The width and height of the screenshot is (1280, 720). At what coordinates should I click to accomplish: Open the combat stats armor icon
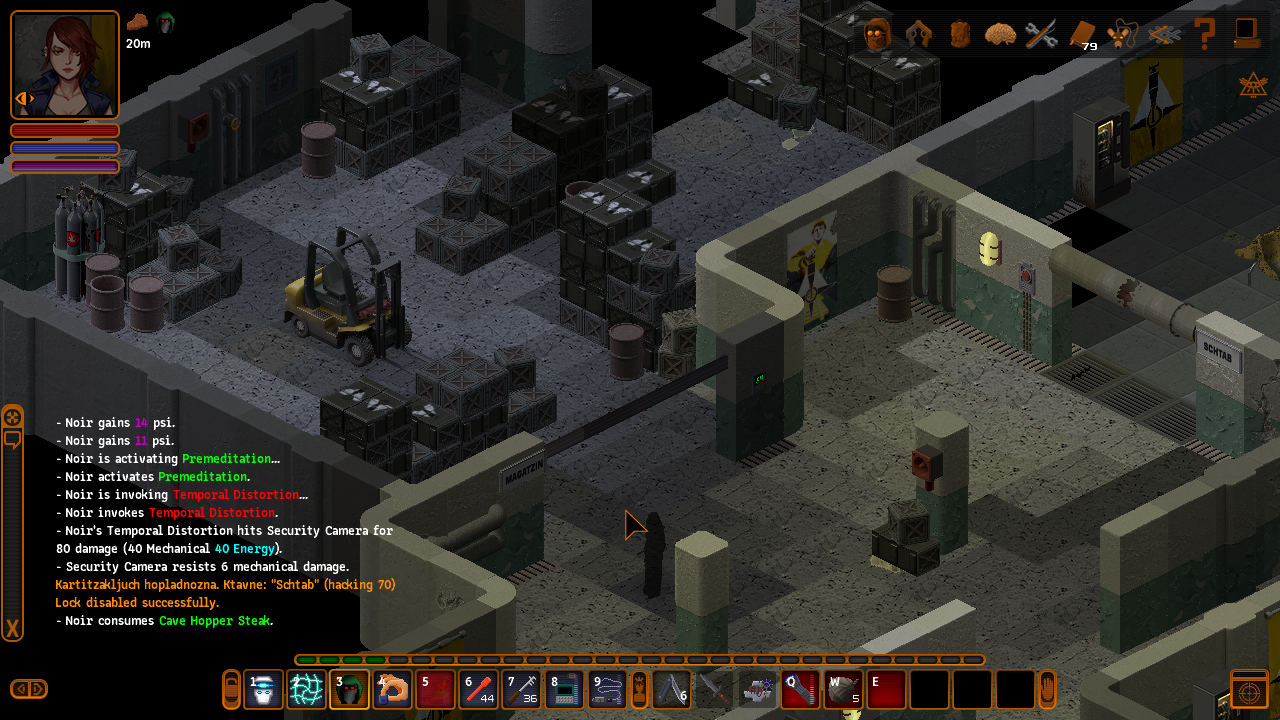tap(919, 34)
